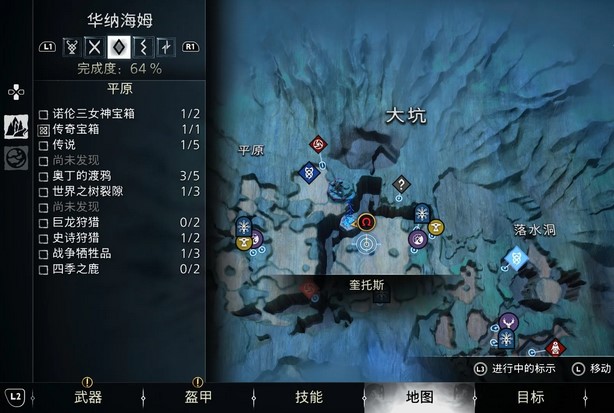This screenshot has width=614, height=413.
Task: Go to the 技能 (Skills) tab
Action: [308, 397]
